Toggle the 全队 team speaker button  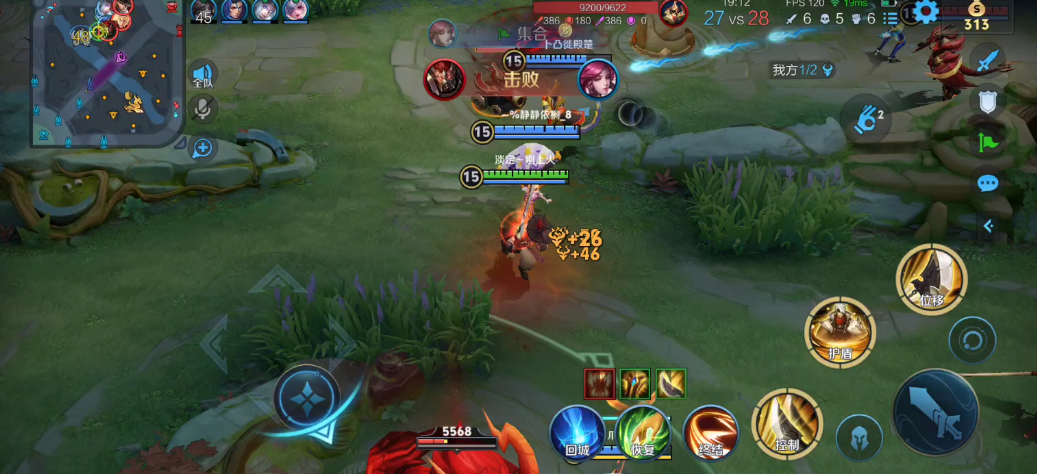click(x=203, y=76)
